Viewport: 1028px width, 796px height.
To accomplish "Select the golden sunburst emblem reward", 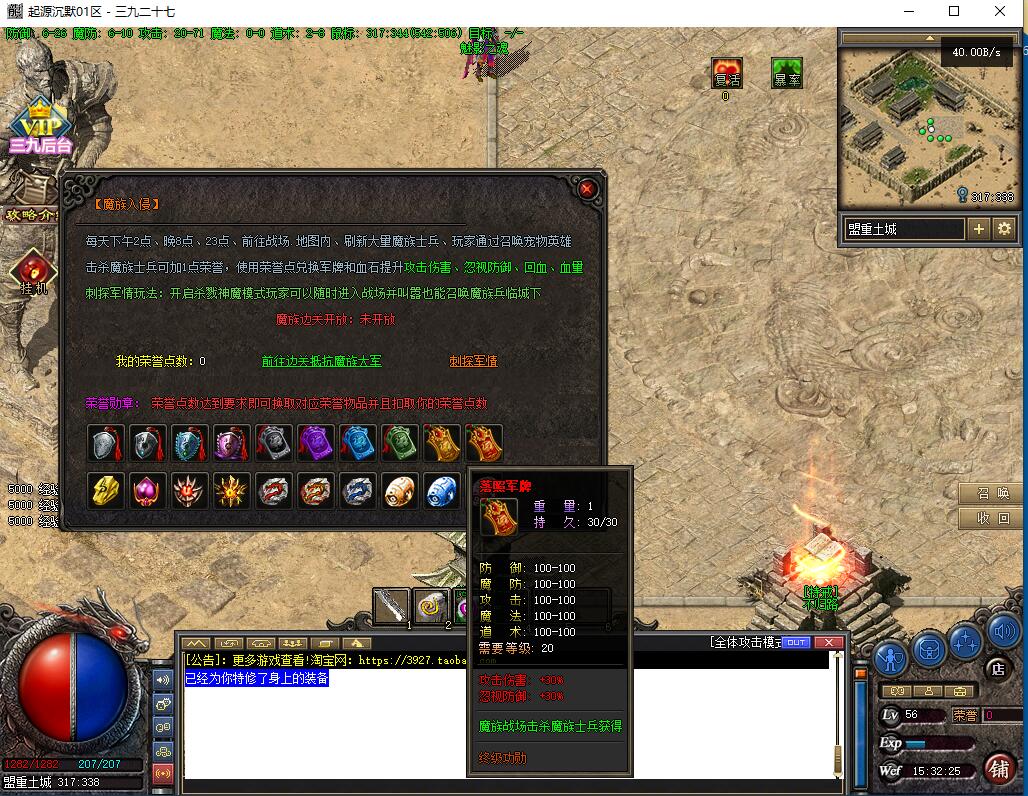I will (231, 491).
